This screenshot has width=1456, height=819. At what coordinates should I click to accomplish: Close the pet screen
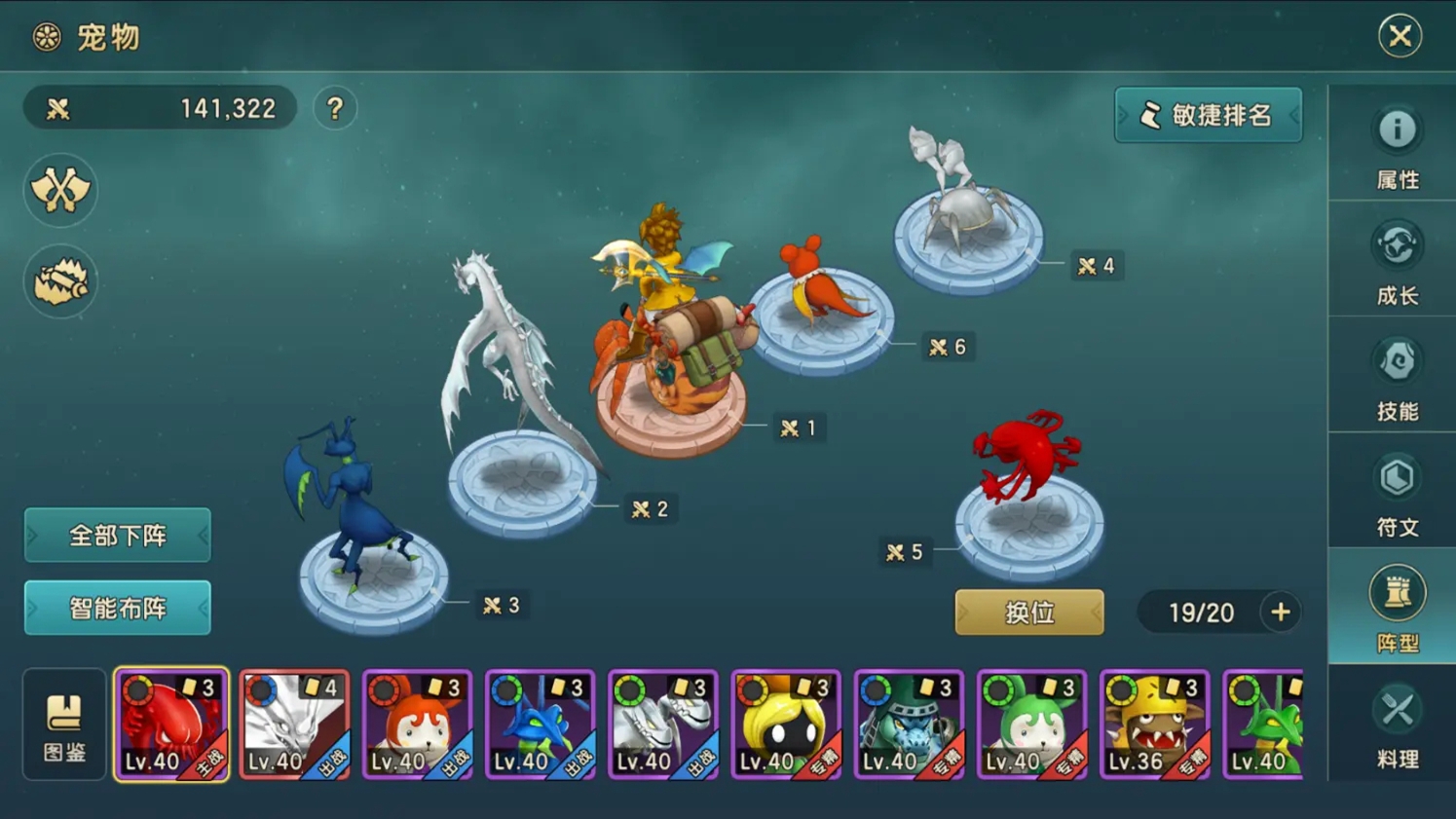(x=1400, y=36)
